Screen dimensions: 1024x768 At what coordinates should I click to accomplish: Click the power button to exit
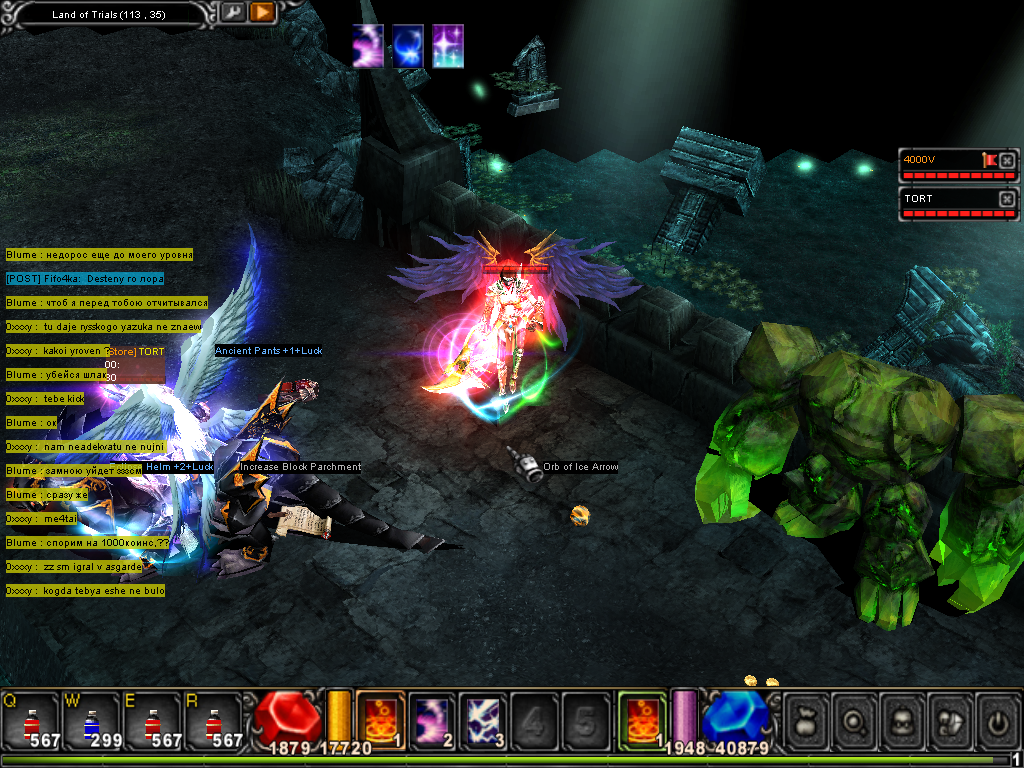click(996, 718)
